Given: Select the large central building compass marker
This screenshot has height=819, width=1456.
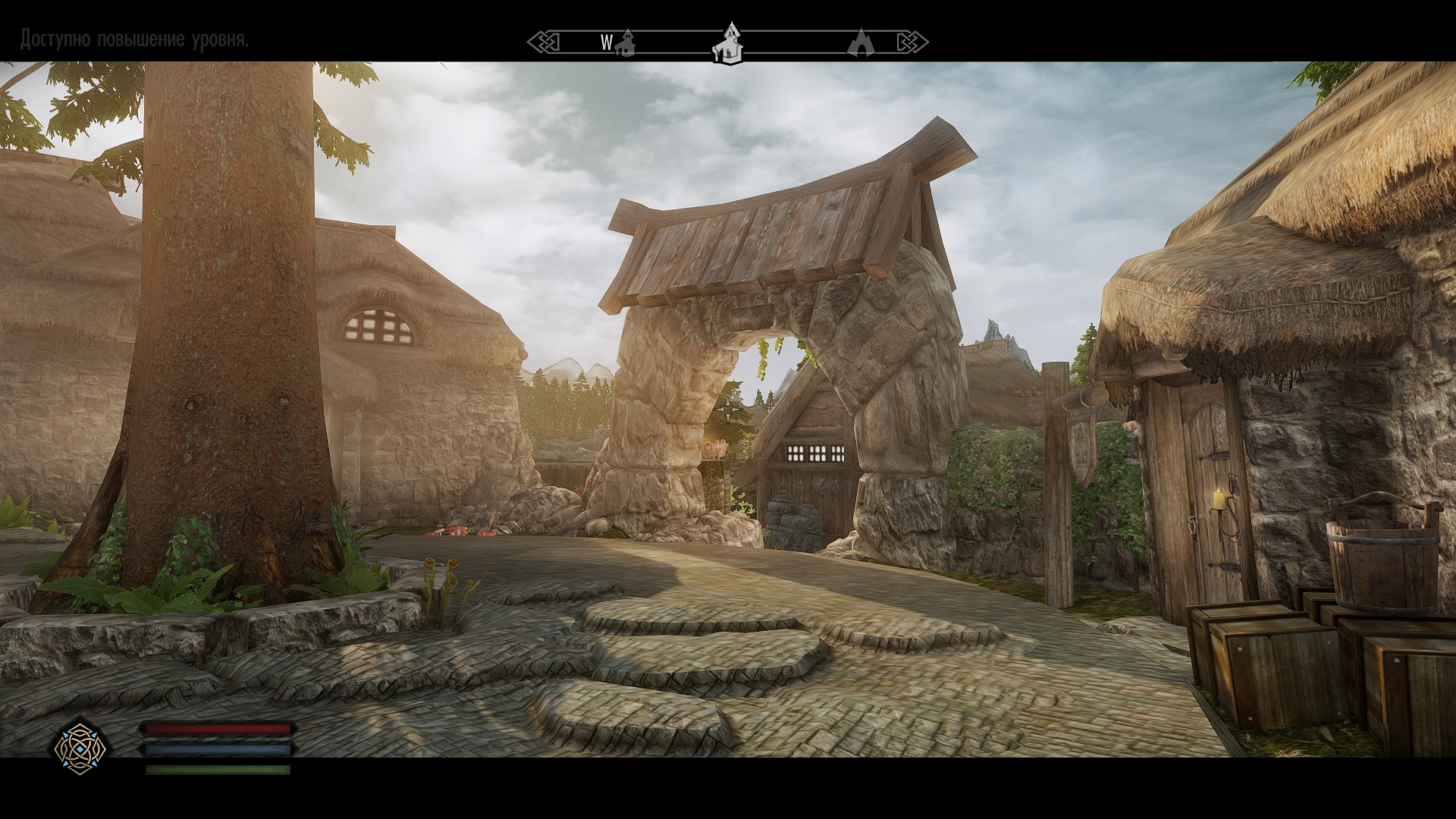Looking at the screenshot, I should (x=728, y=43).
